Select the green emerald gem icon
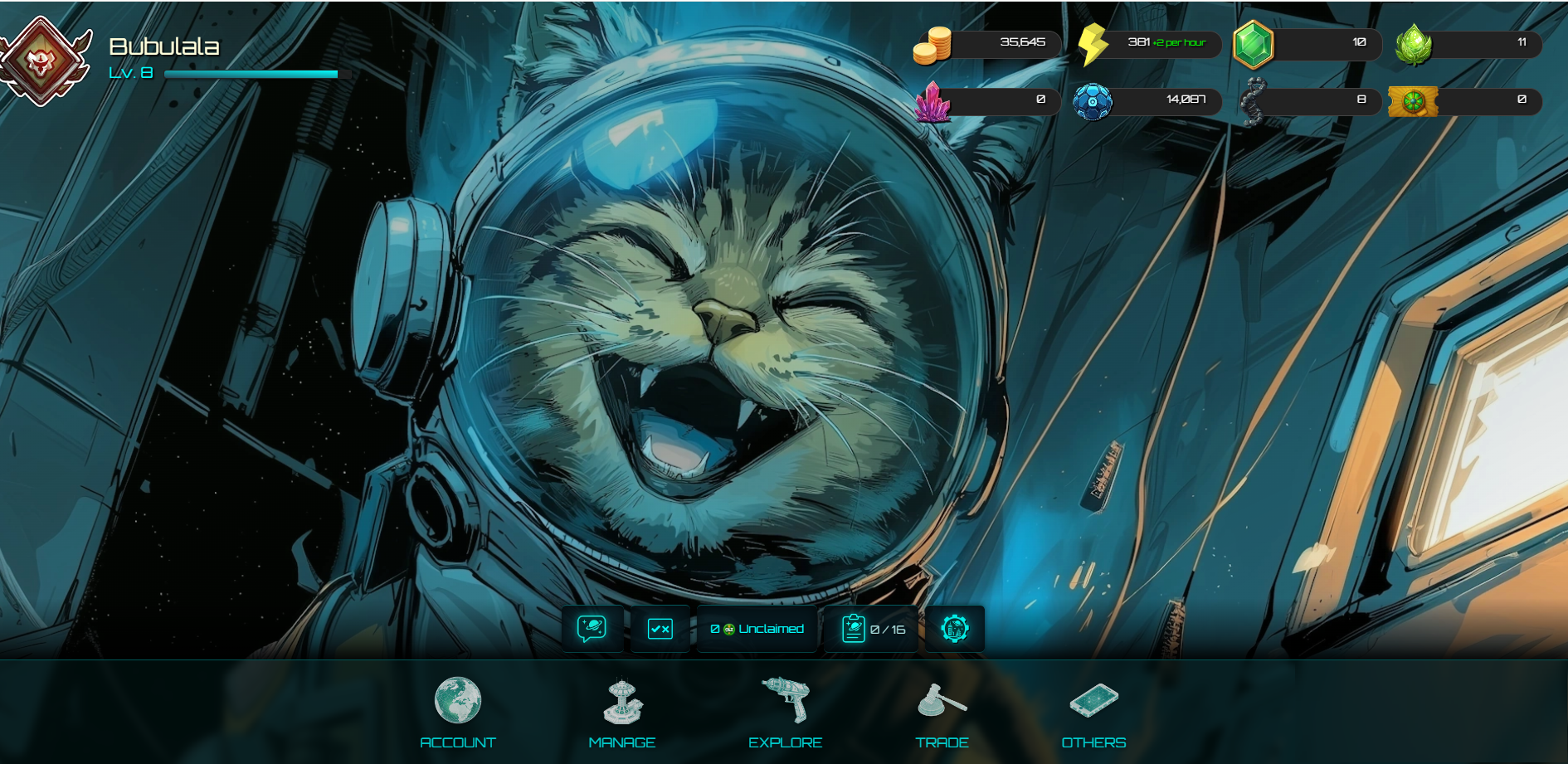 pos(1253,44)
